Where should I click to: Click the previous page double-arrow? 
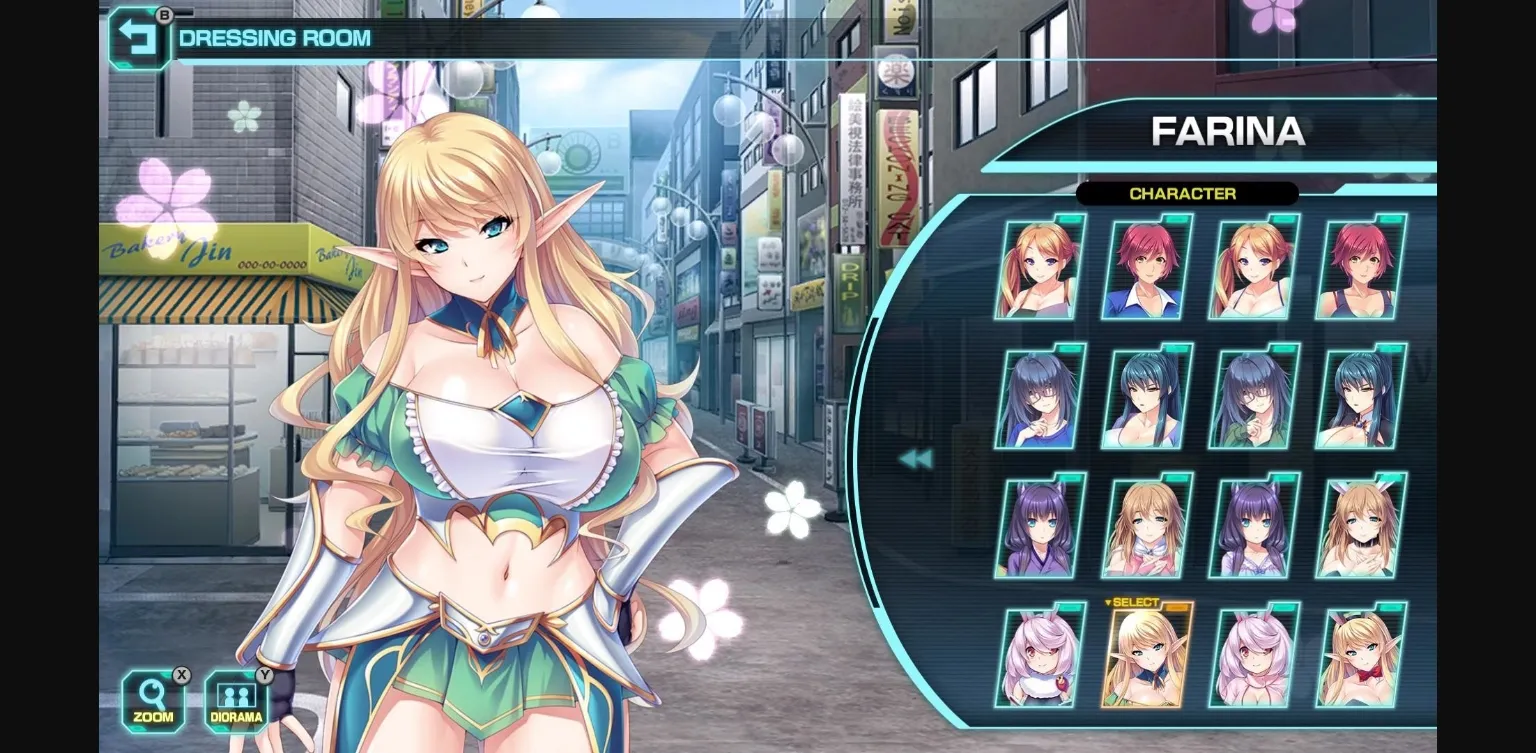[x=916, y=458]
